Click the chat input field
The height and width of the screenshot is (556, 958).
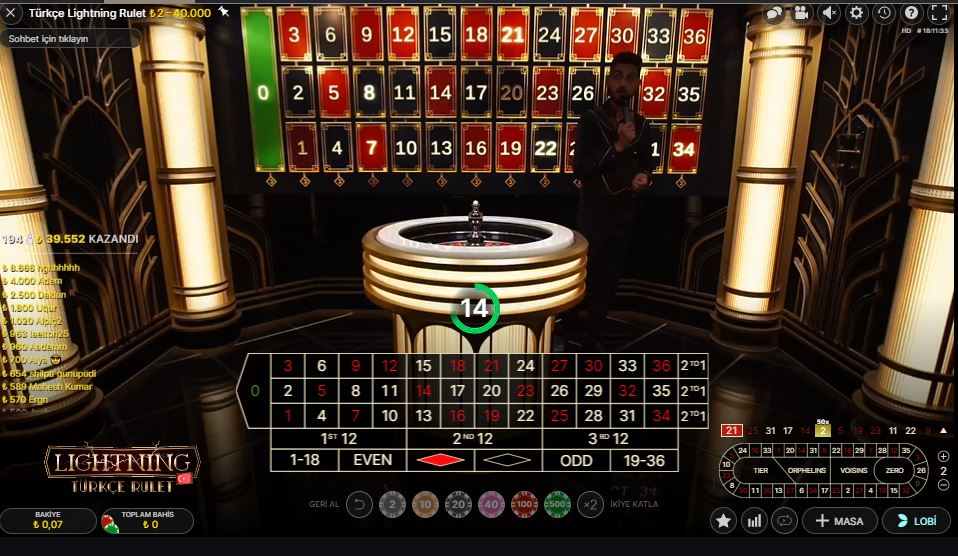click(70, 38)
